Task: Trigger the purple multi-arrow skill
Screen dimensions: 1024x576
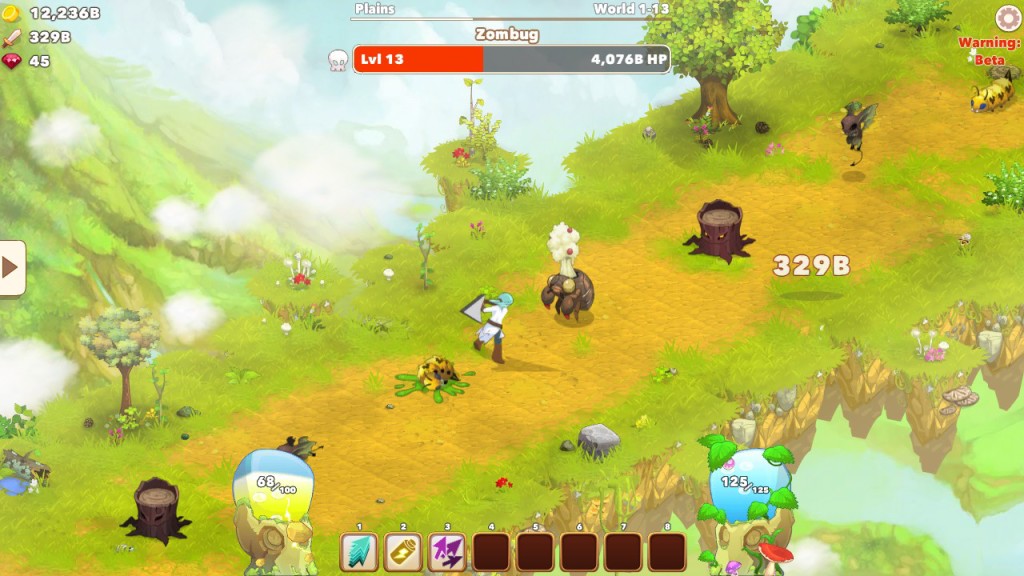Action: click(447, 551)
